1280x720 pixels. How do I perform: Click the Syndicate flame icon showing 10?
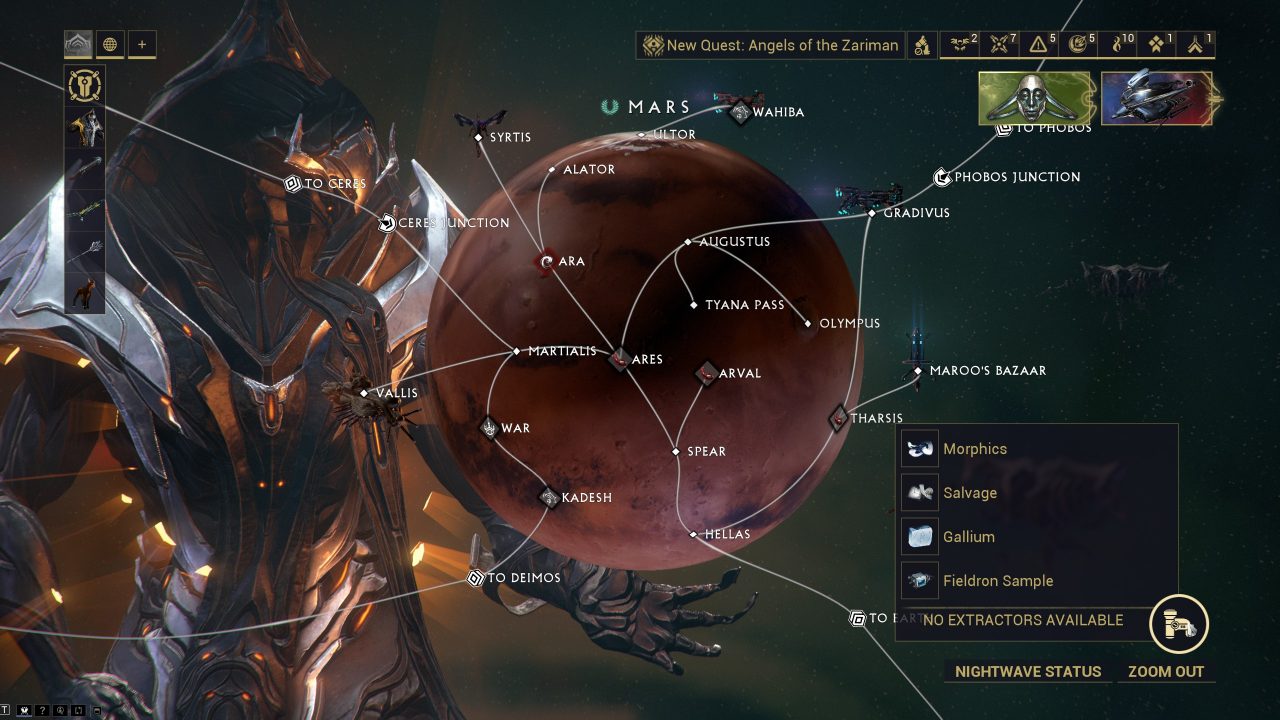[x=1119, y=44]
